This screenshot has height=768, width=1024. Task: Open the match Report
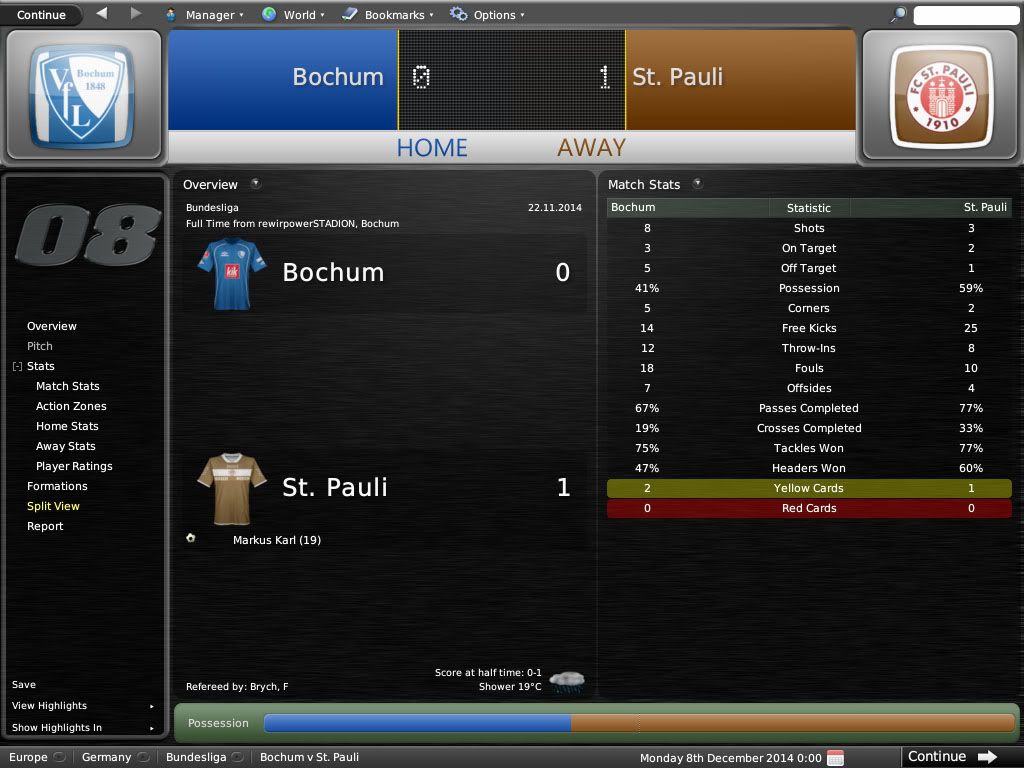coord(45,526)
